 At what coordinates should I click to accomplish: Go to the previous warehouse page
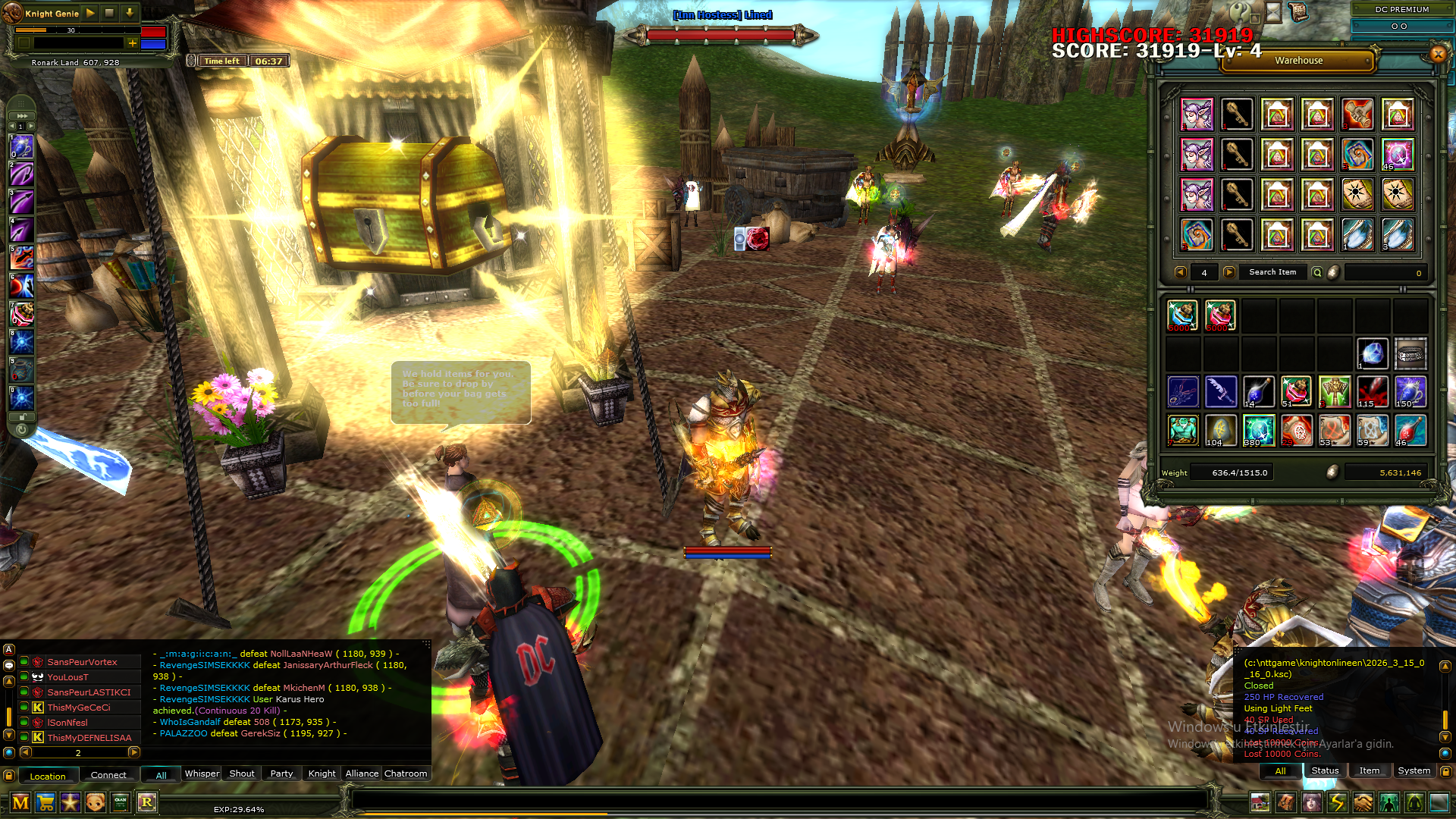click(1180, 272)
